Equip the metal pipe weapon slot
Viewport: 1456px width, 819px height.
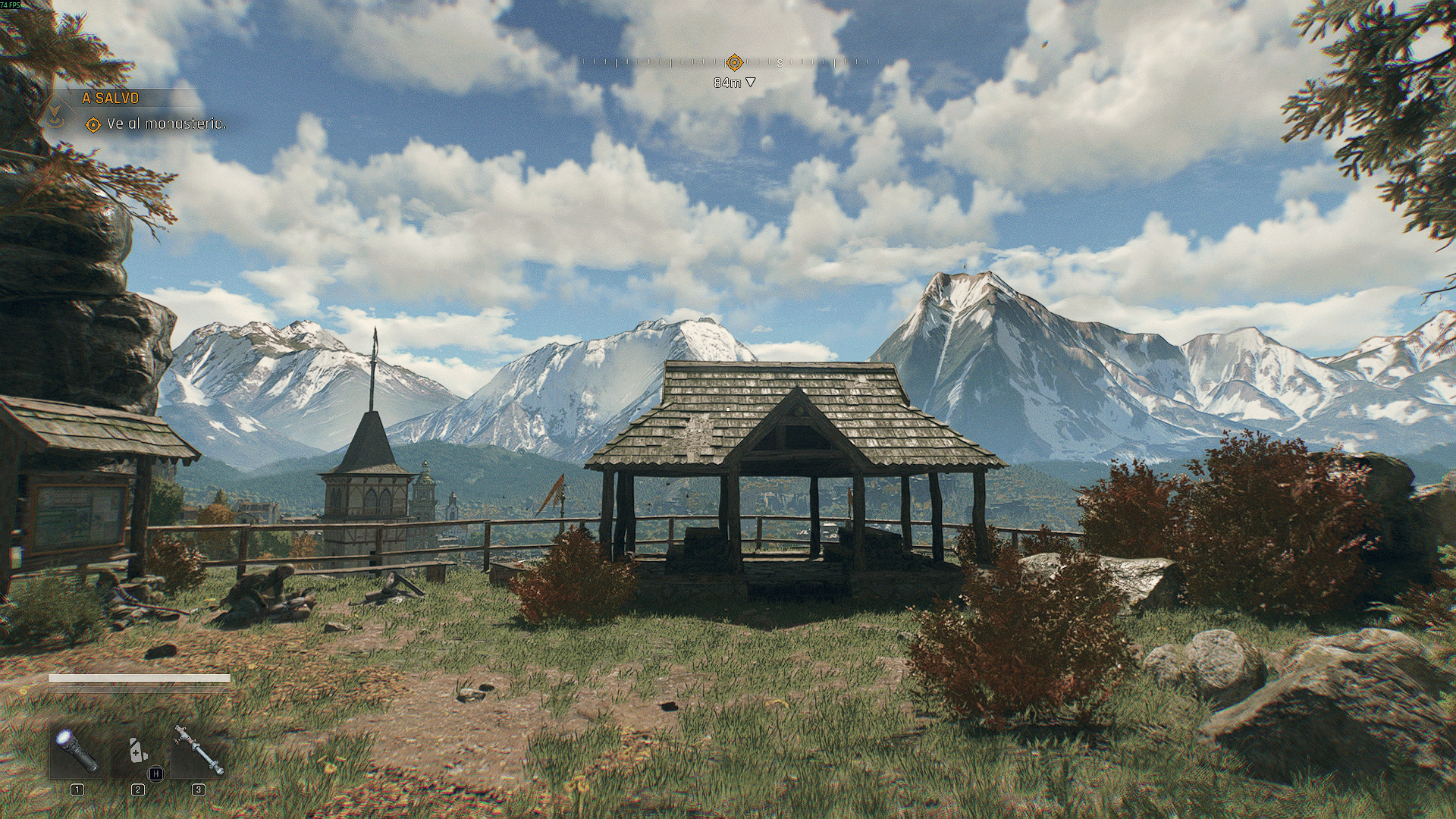pyautogui.click(x=198, y=750)
